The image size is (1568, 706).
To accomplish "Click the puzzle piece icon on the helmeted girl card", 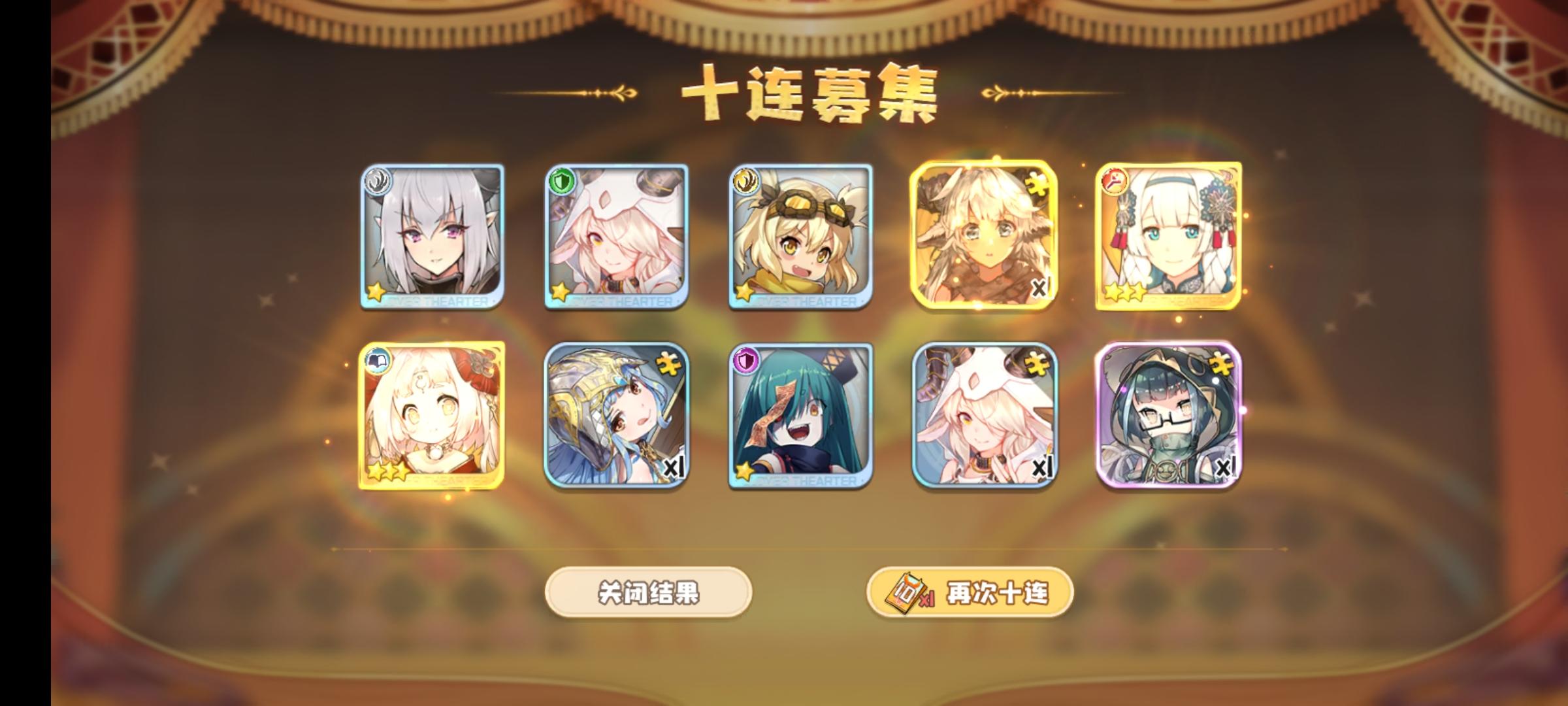I will [670, 363].
